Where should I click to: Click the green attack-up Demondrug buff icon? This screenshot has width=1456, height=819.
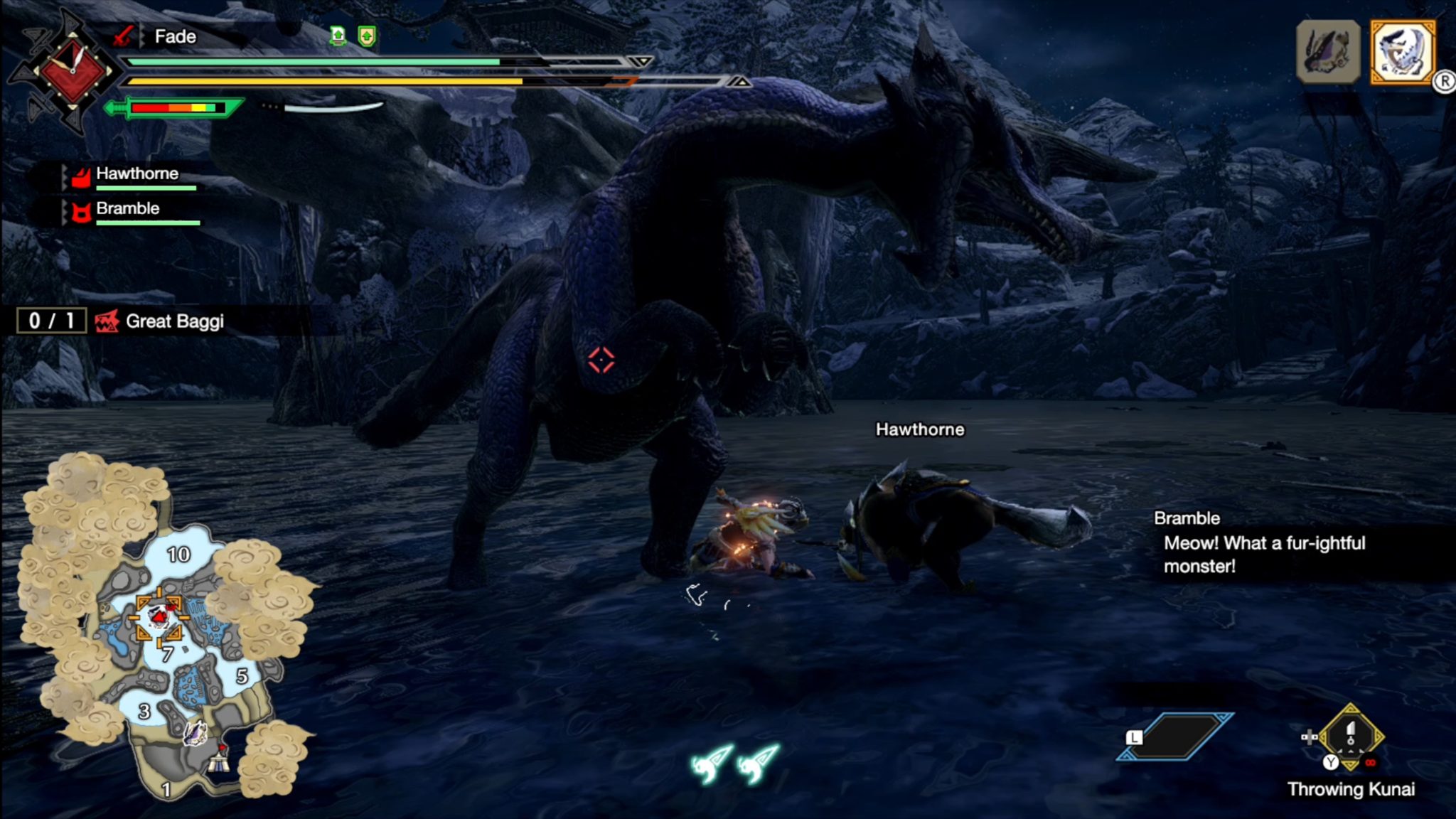338,36
